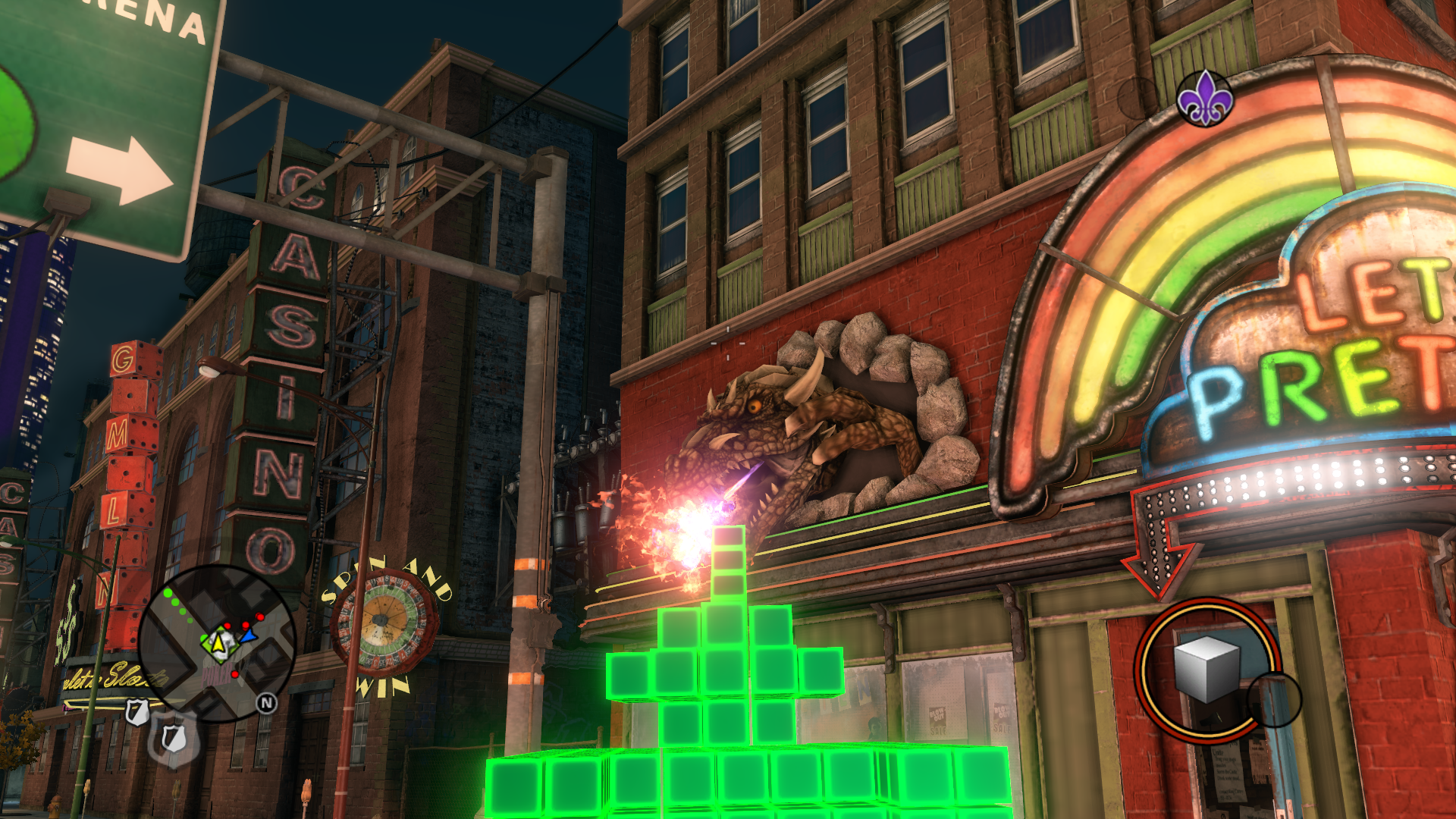Screen dimensions: 1456x819
Task: Open the circular minimap
Action: click(x=217, y=643)
